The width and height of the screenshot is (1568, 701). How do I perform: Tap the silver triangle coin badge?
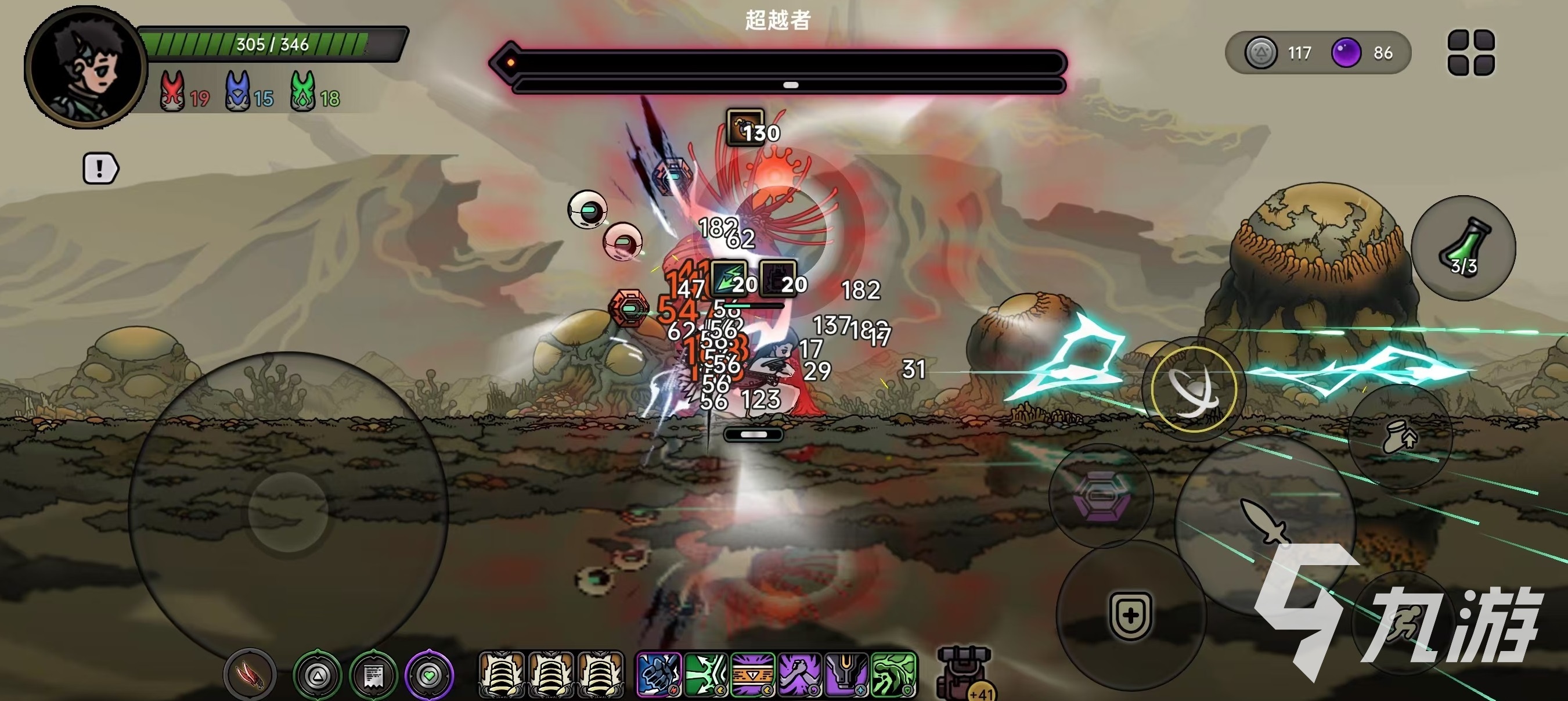317,675
